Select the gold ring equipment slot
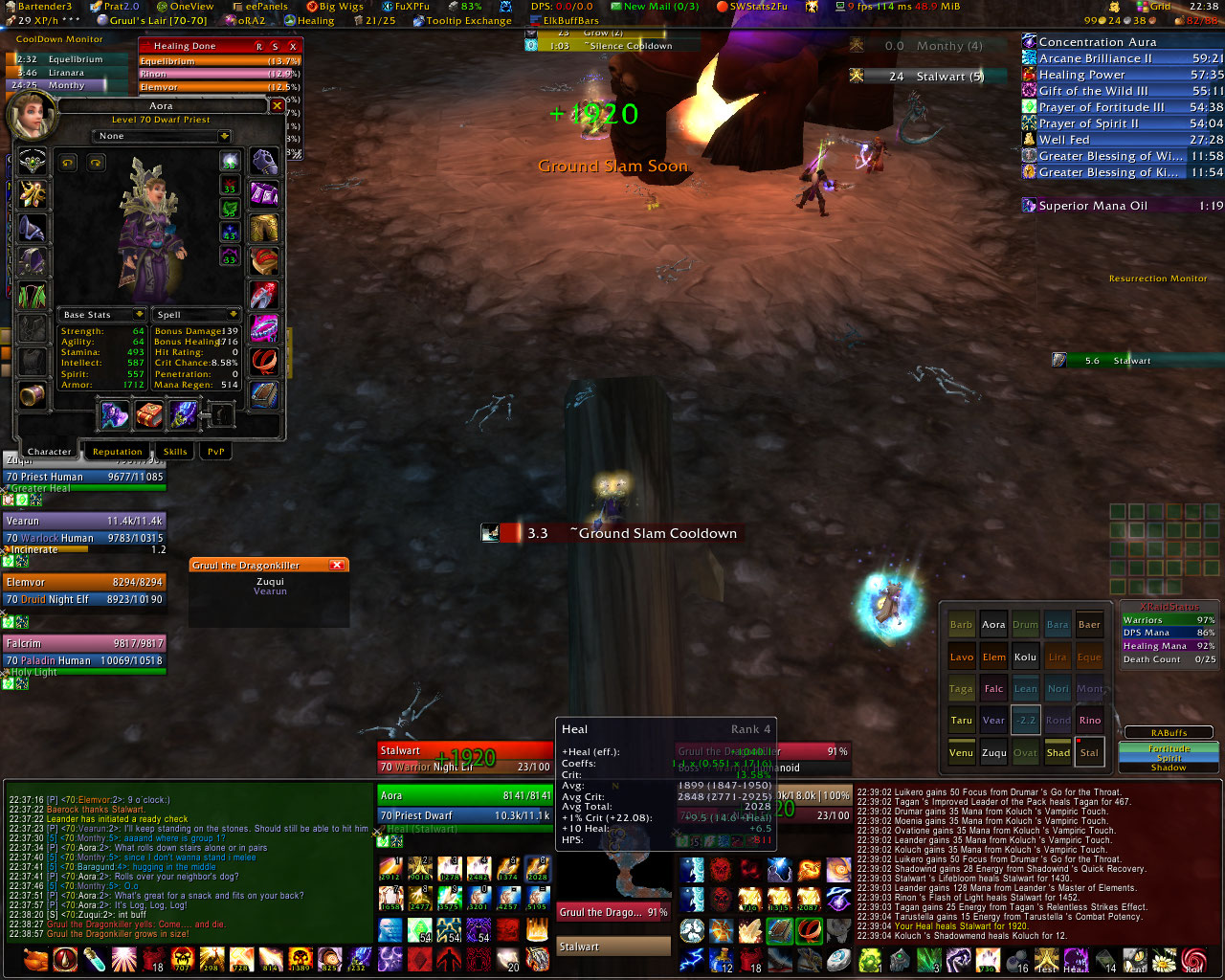The width and height of the screenshot is (1225, 980). pos(264,361)
